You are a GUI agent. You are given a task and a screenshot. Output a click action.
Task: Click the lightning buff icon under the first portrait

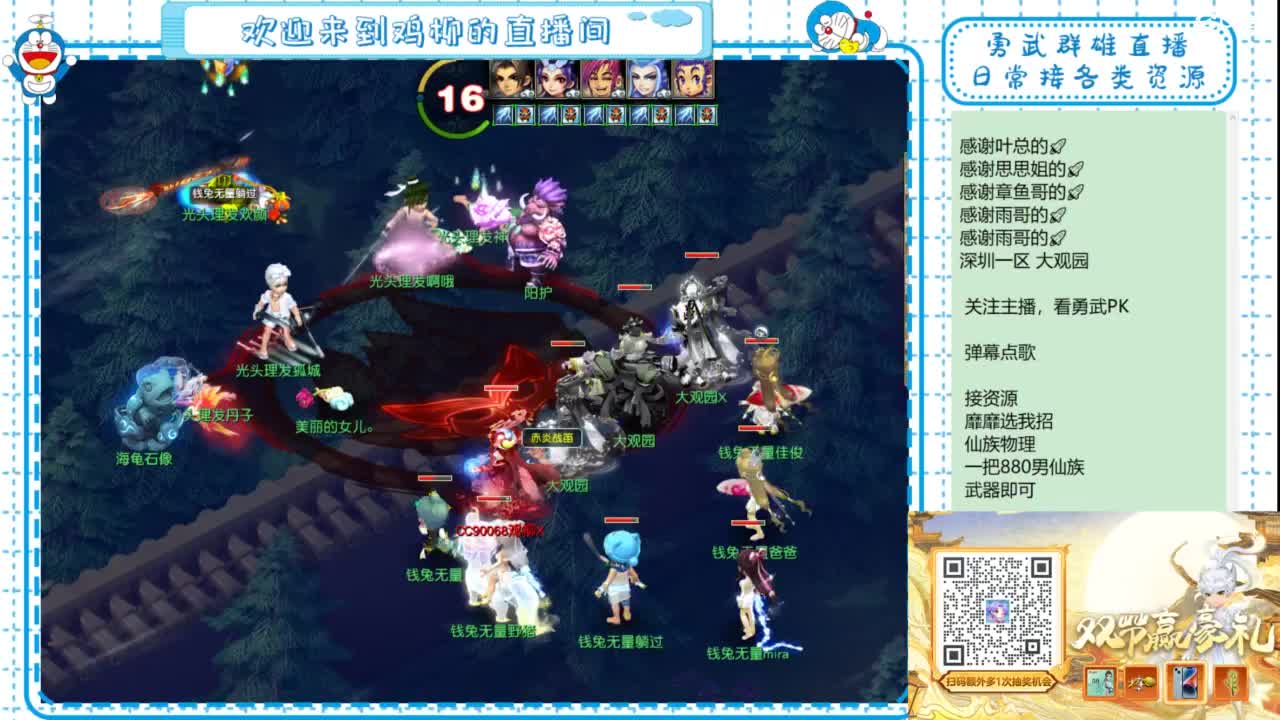click(502, 115)
